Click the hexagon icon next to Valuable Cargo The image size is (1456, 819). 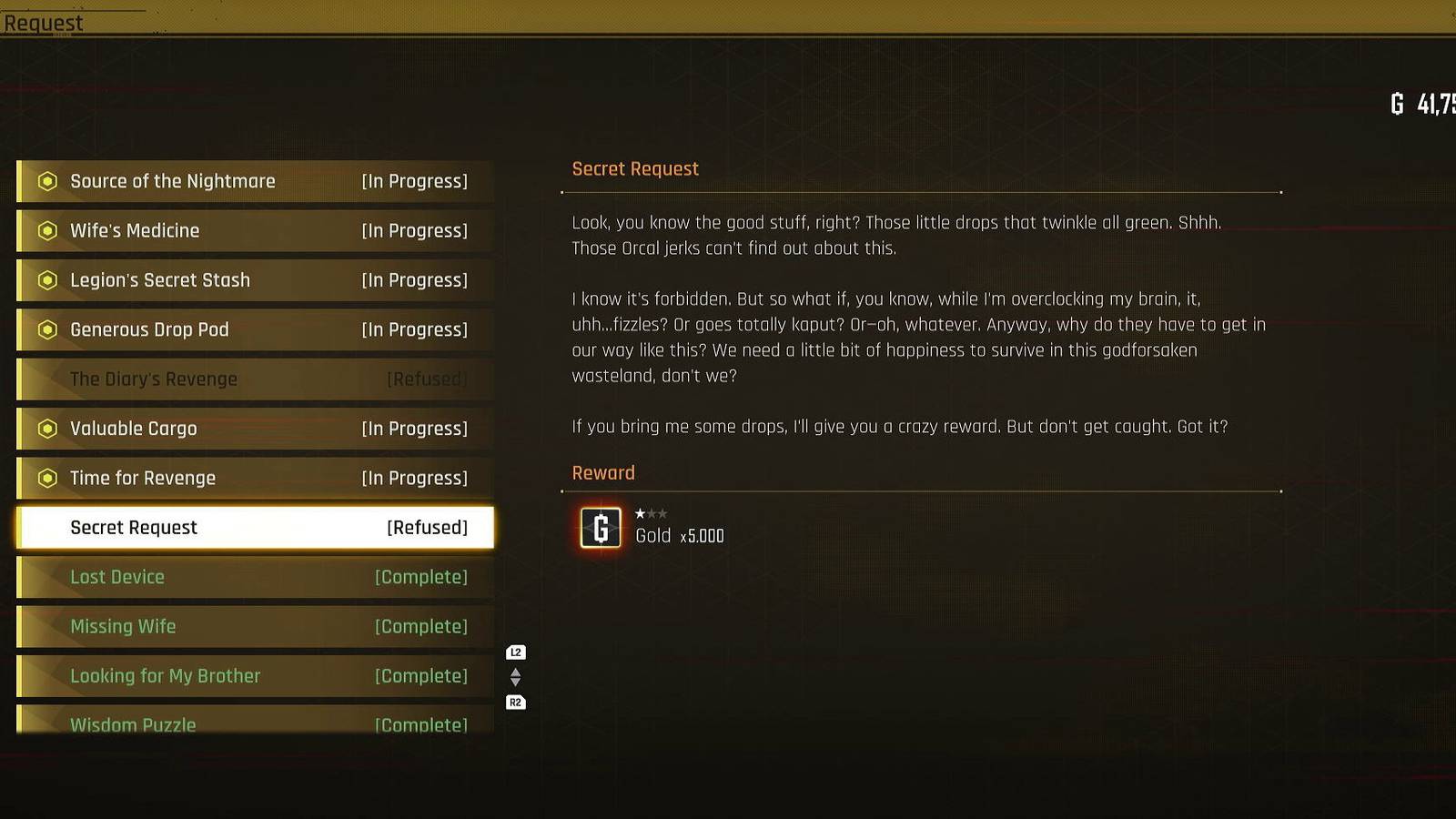coord(46,429)
